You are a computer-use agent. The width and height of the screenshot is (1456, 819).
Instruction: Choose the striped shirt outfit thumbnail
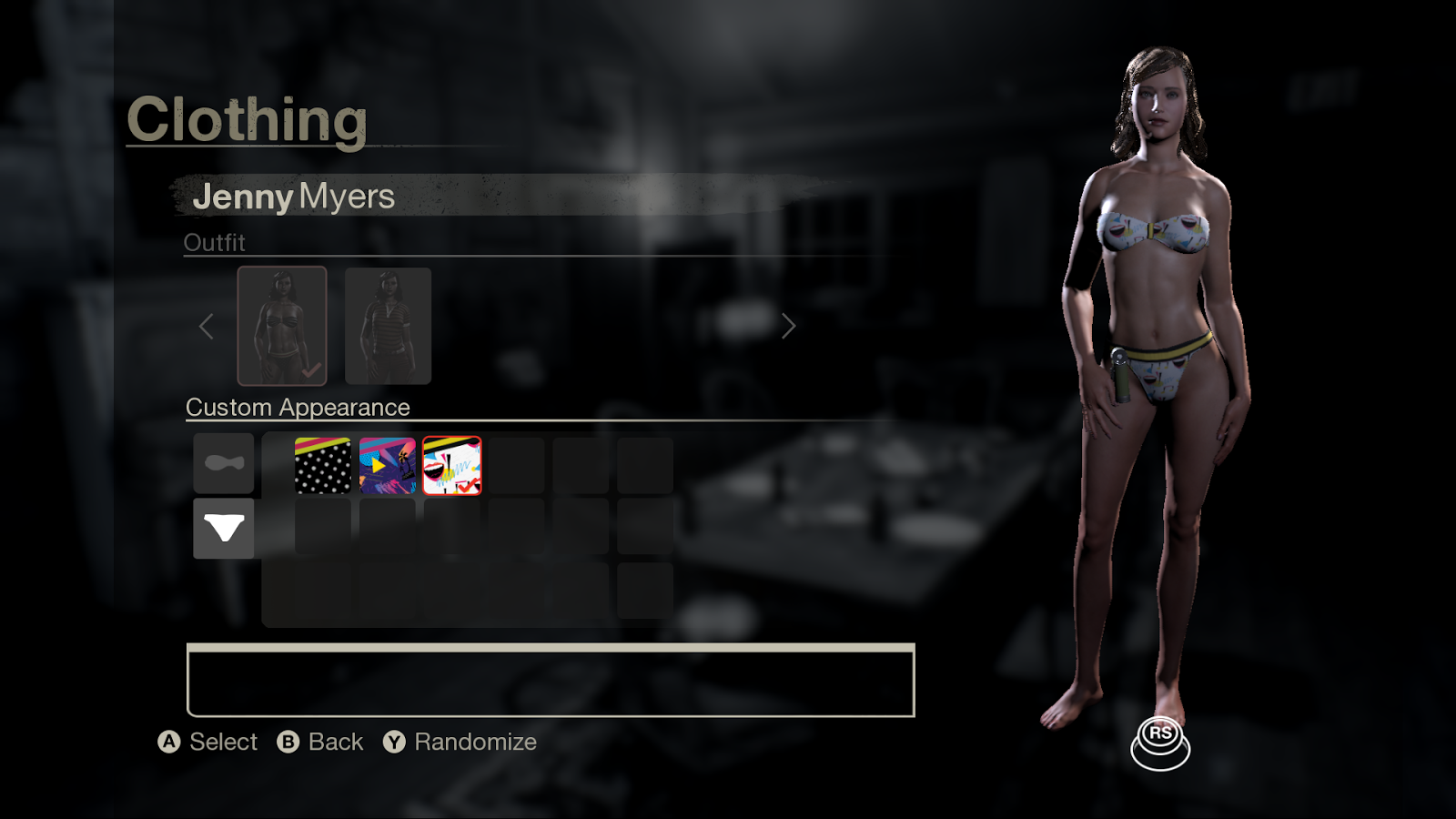point(388,325)
